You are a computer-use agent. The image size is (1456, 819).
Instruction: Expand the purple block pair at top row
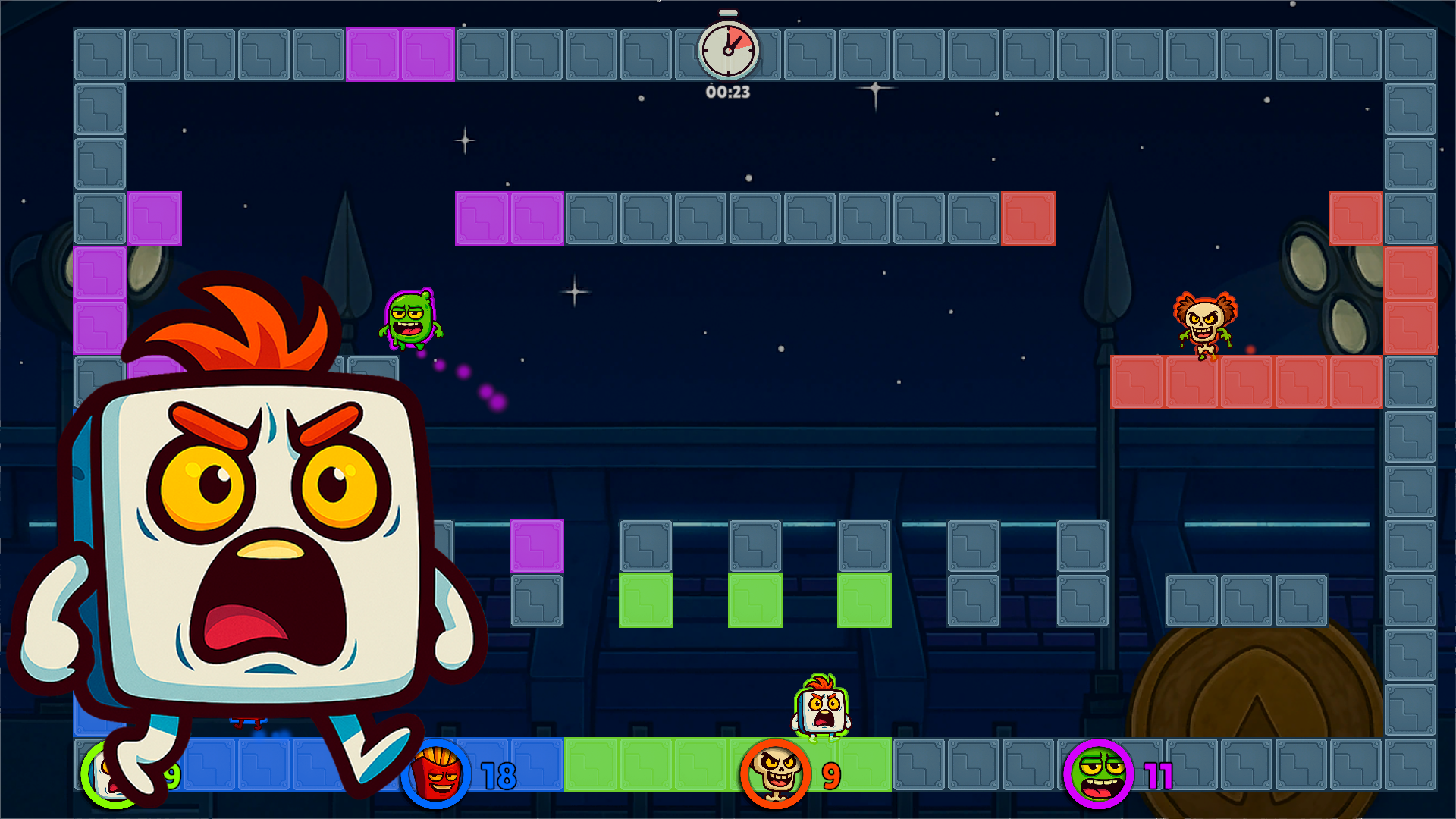click(400, 53)
